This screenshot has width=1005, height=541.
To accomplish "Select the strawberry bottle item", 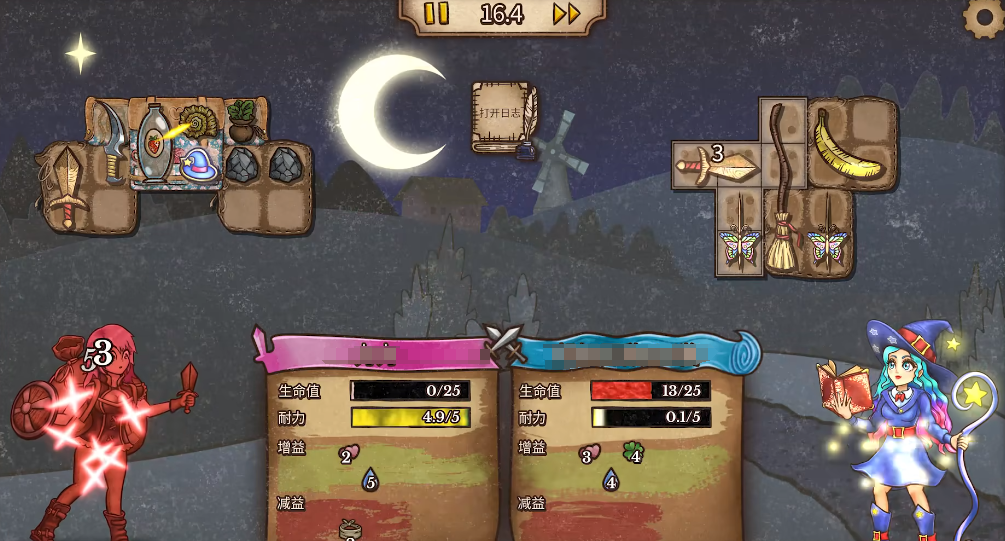I will (x=154, y=145).
